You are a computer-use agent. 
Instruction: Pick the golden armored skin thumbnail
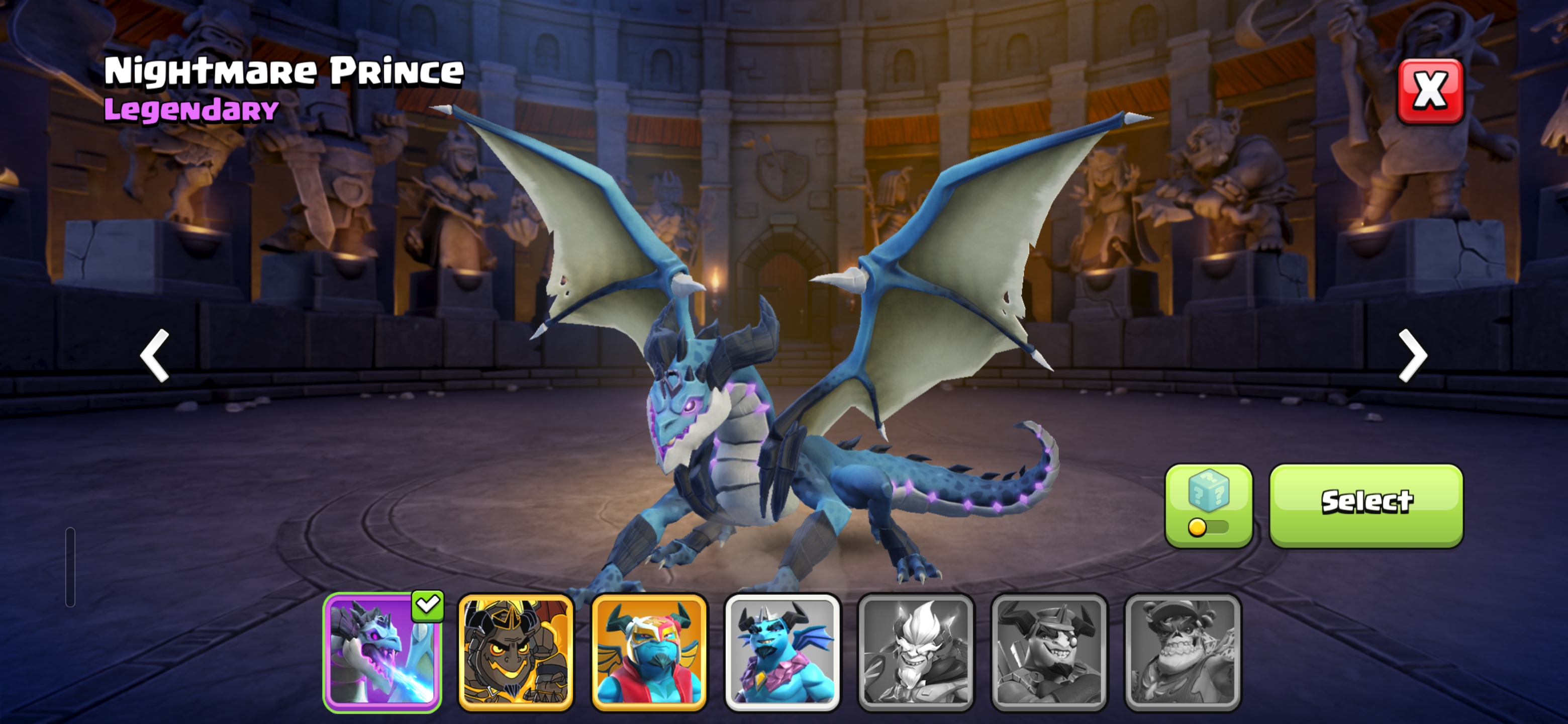[516, 652]
